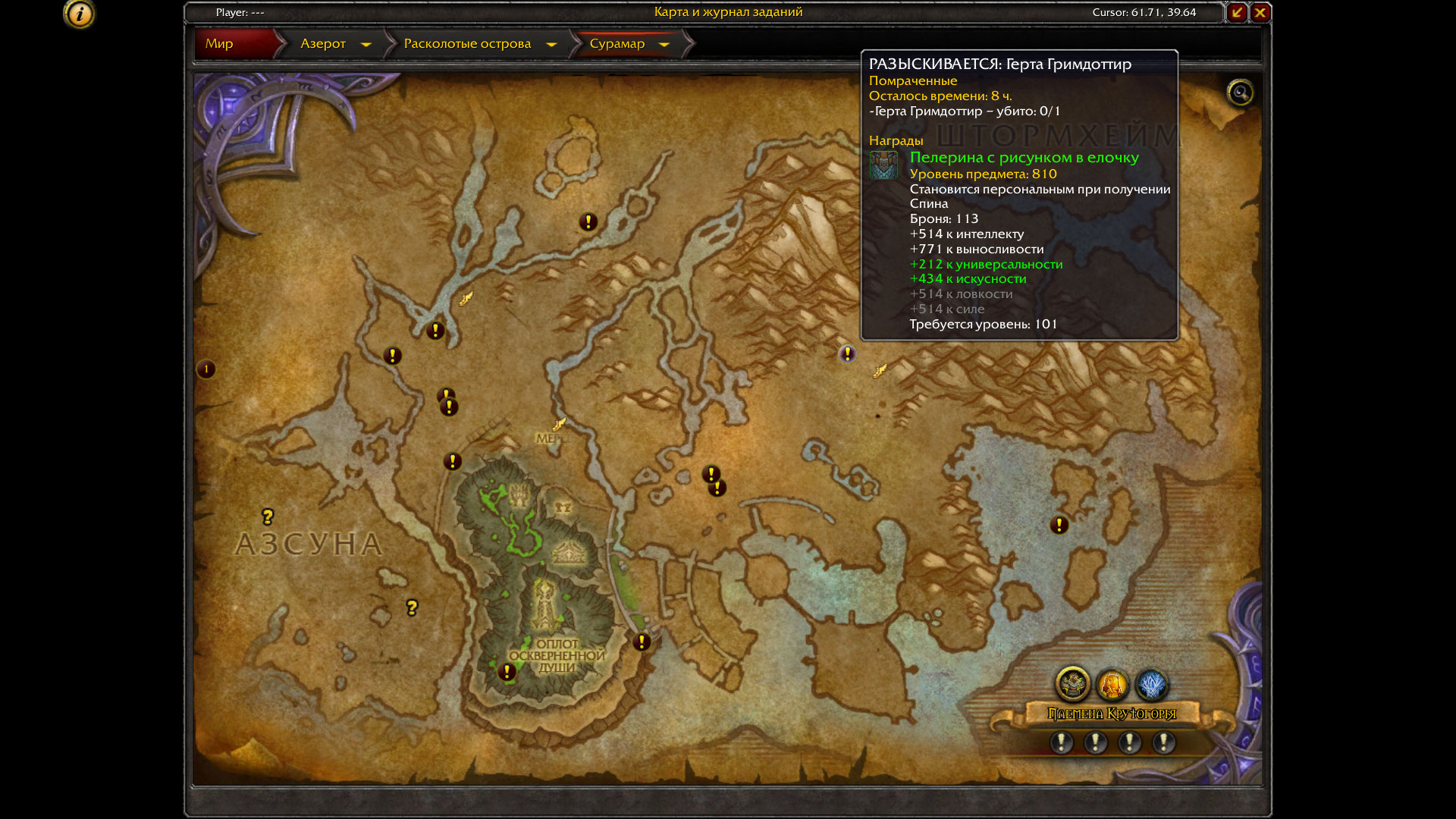Image resolution: width=1456 pixels, height=819 pixels.
Task: Minimize the world map with the arrow button
Action: coord(1237,12)
